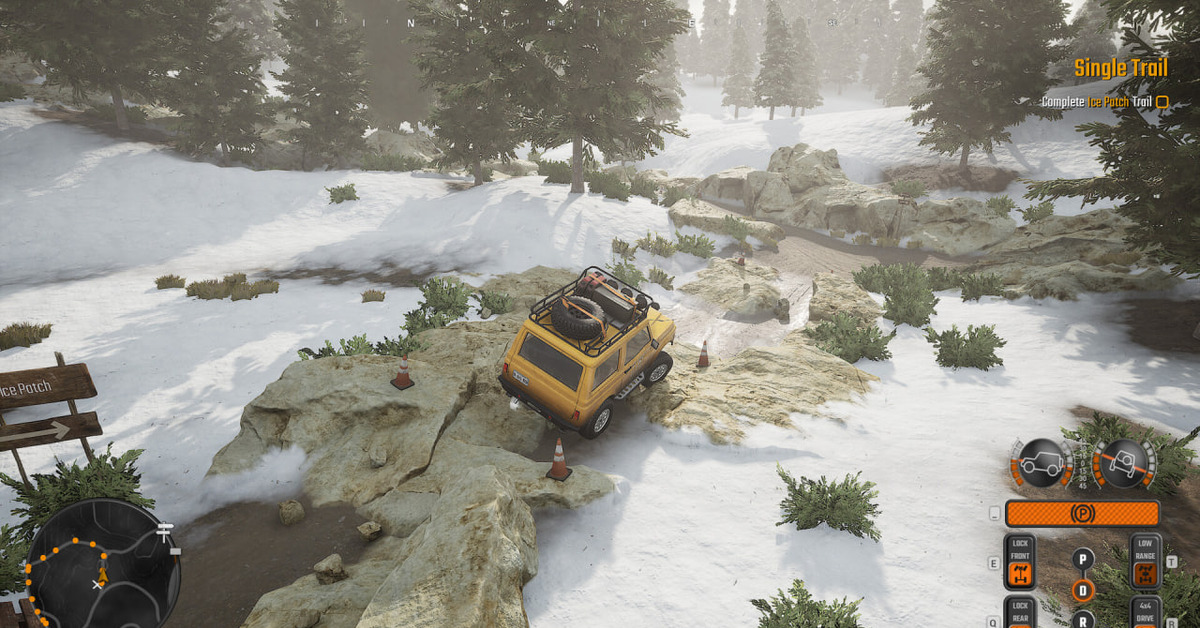Release the orange parking brake bar
This screenshot has width=1200, height=628.
point(1082,514)
